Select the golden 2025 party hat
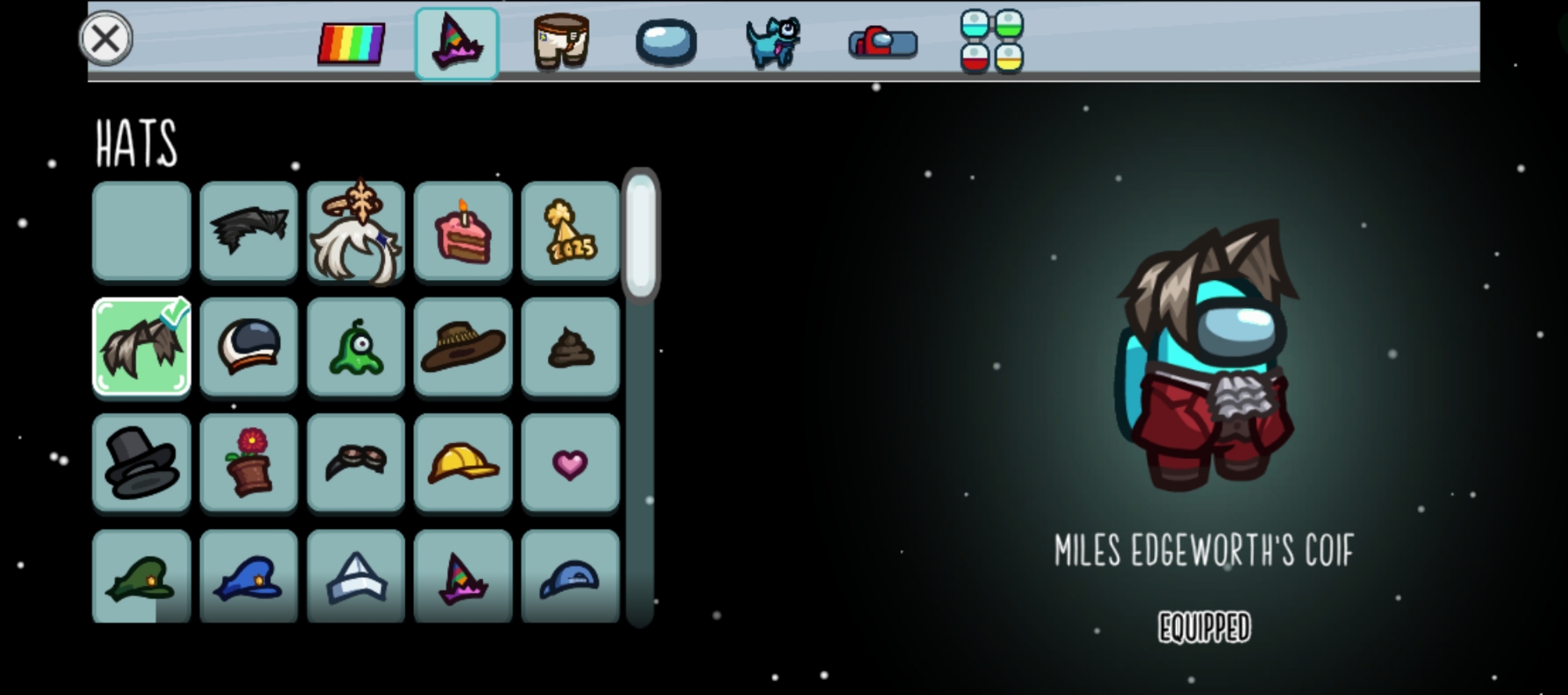 570,231
